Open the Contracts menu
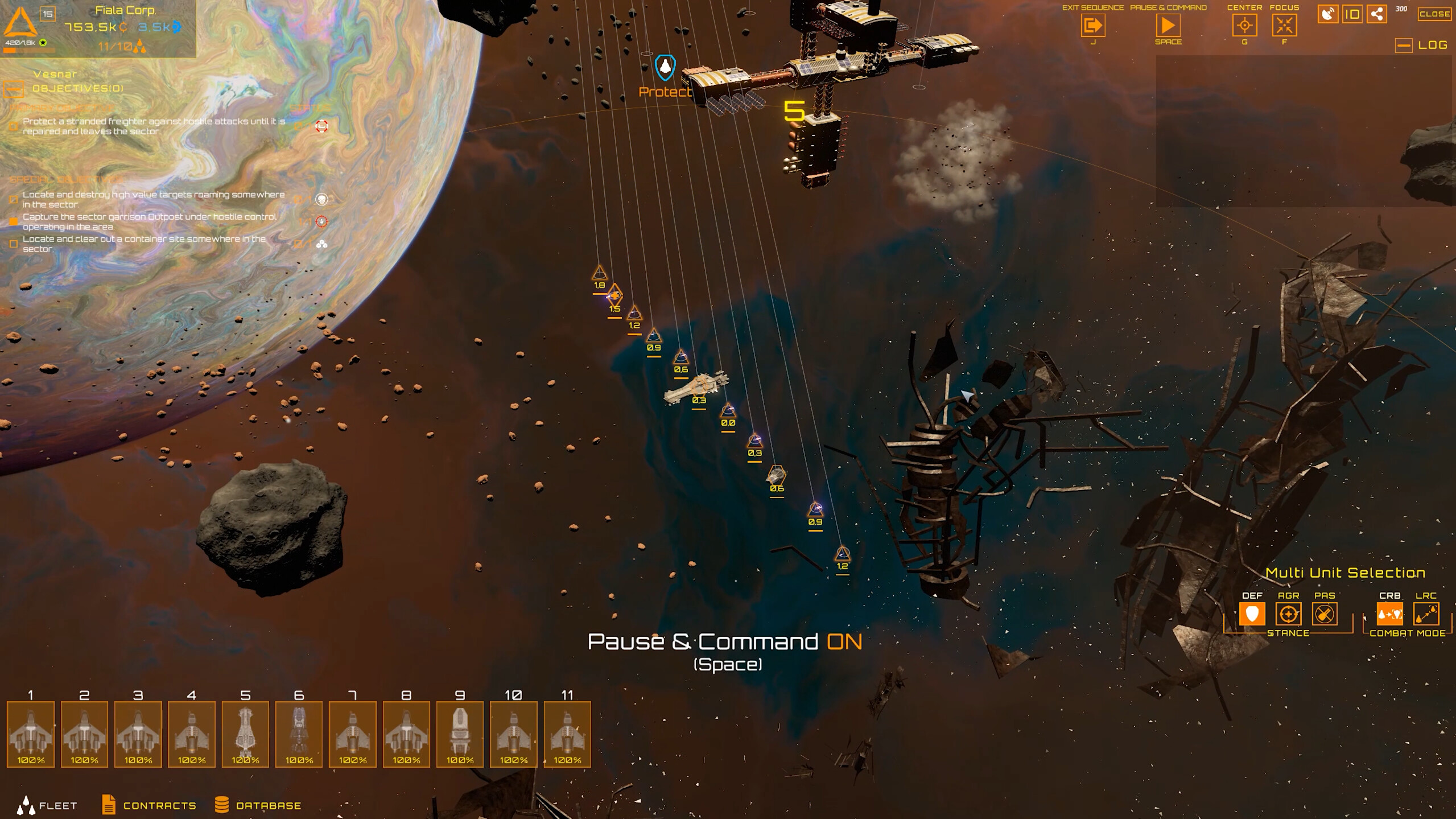1456x819 pixels. (x=149, y=805)
